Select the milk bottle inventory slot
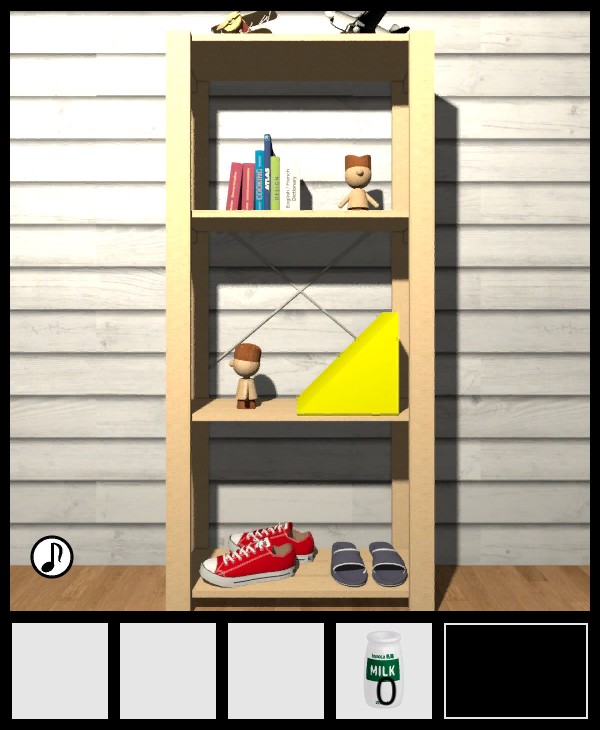The height and width of the screenshot is (730, 600). tap(383, 670)
